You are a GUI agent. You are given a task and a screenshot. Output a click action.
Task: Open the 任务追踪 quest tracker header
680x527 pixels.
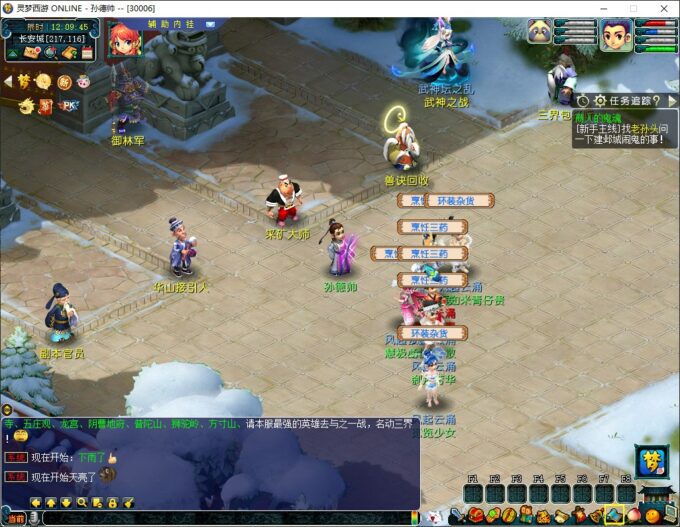(x=627, y=100)
